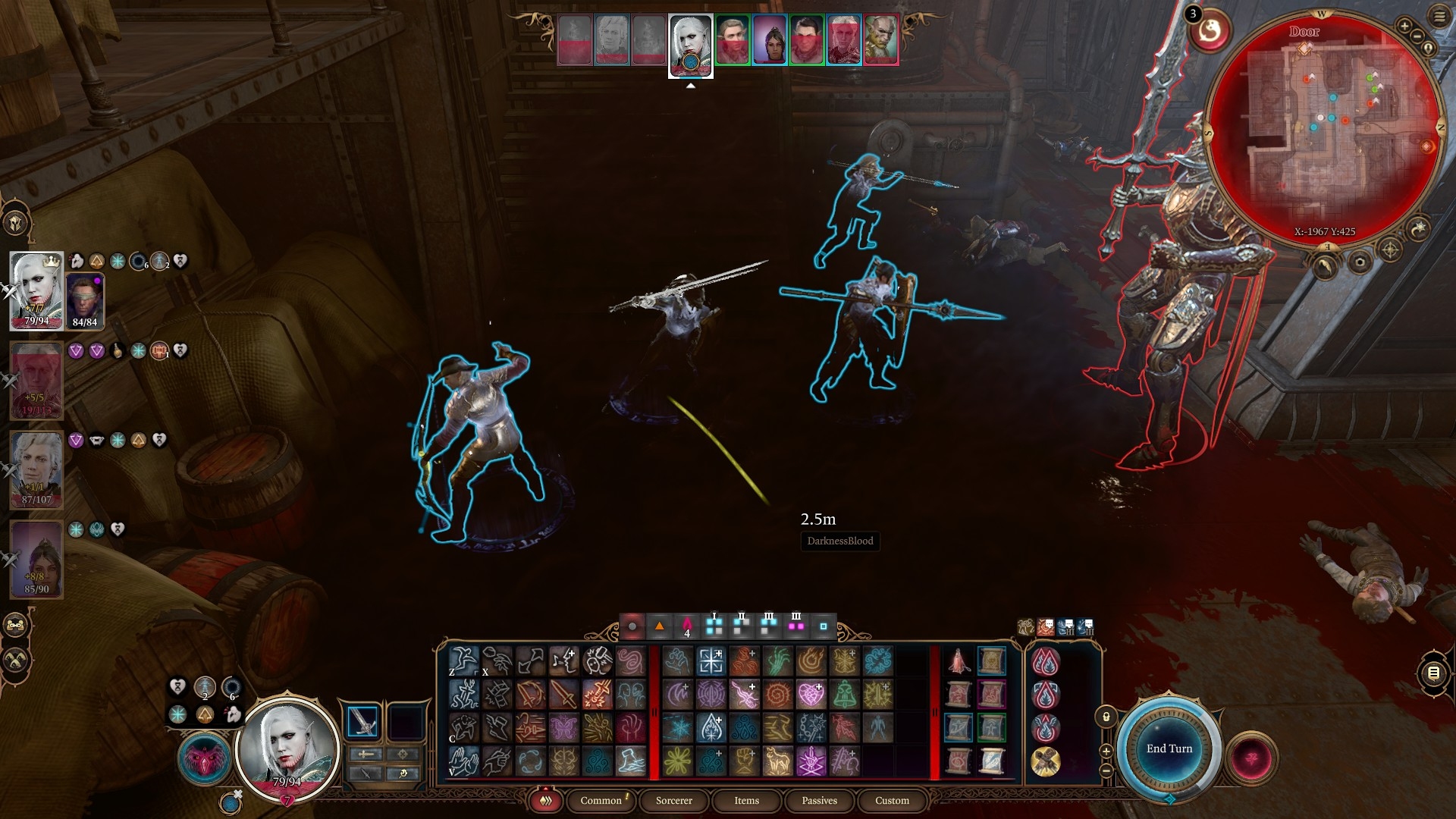1456x819 pixels.
Task: Open the Sorcerer hotbar tab
Action: pyautogui.click(x=673, y=800)
